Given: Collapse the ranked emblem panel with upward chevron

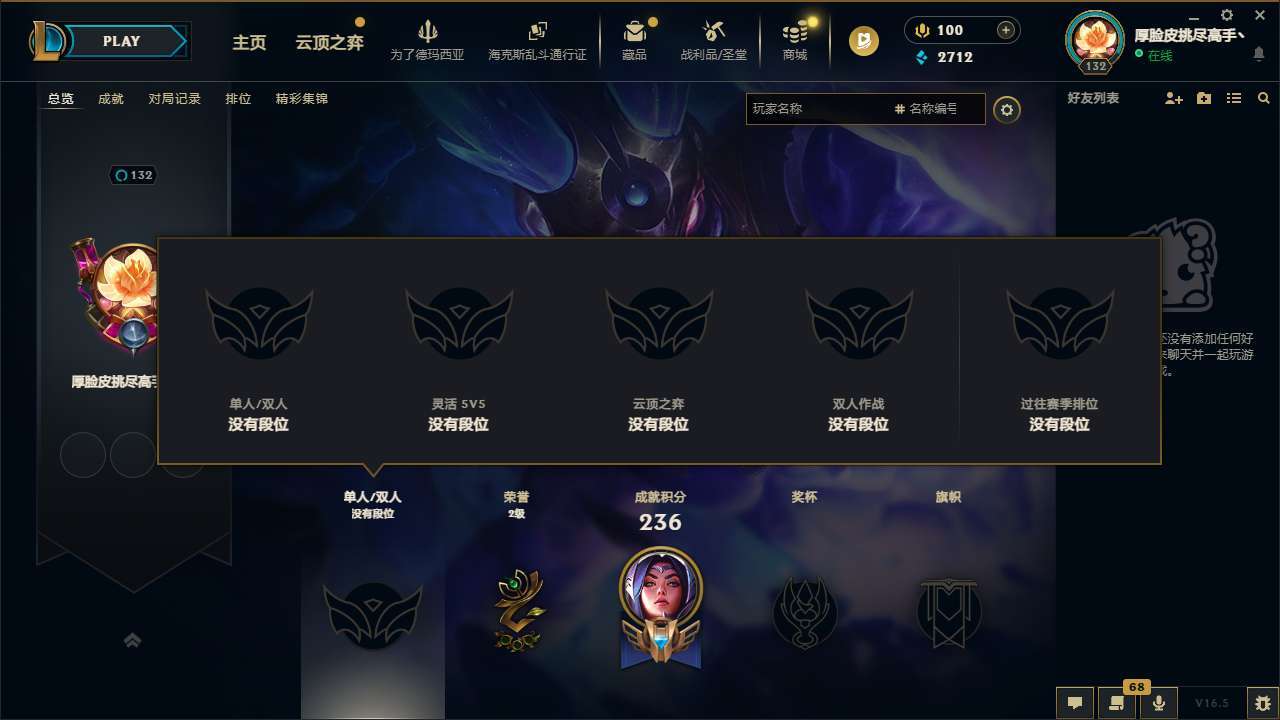Looking at the screenshot, I should click(x=133, y=640).
